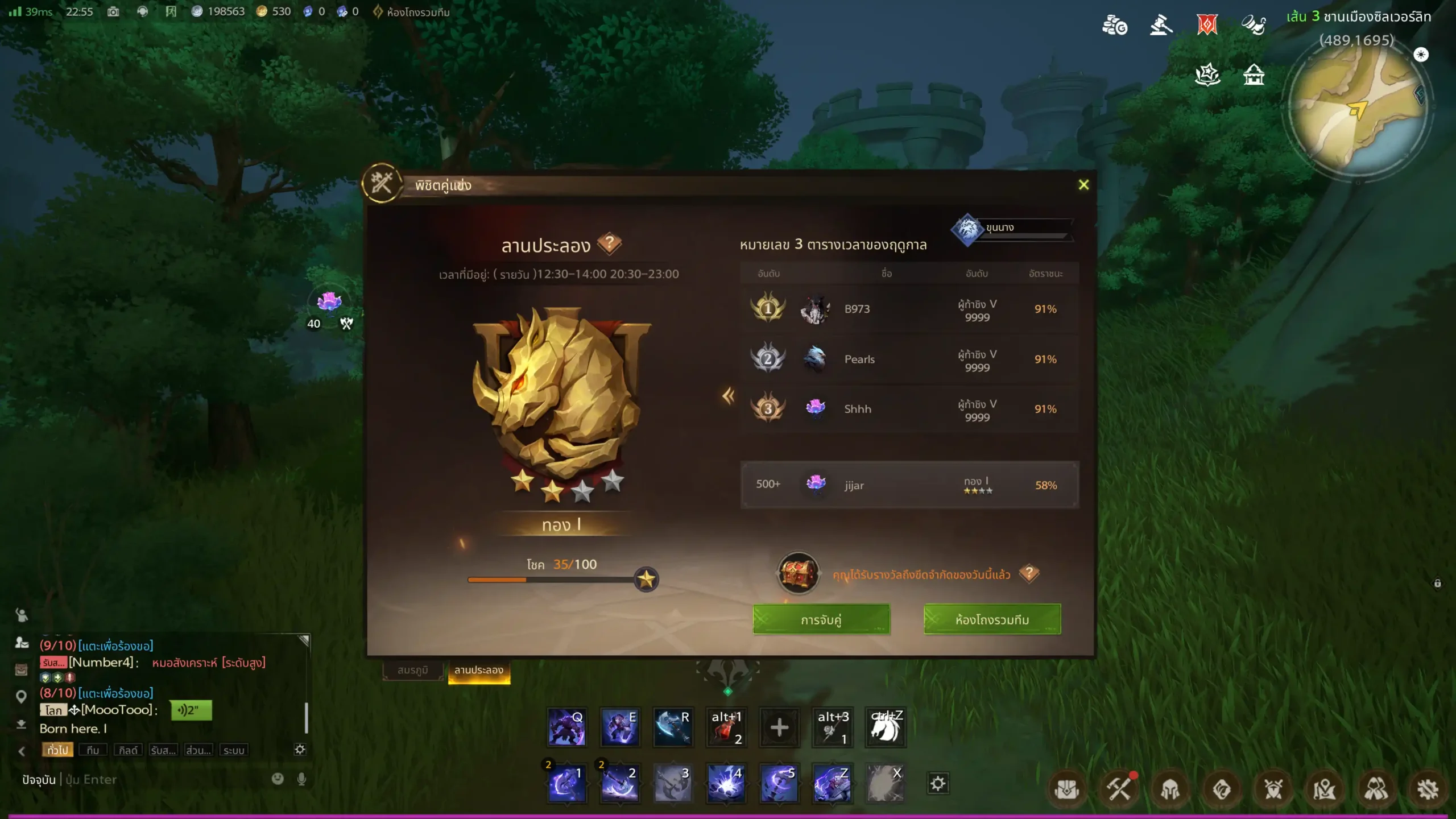Open the ห้องโถงรวมทีม team lobby button

(992, 619)
